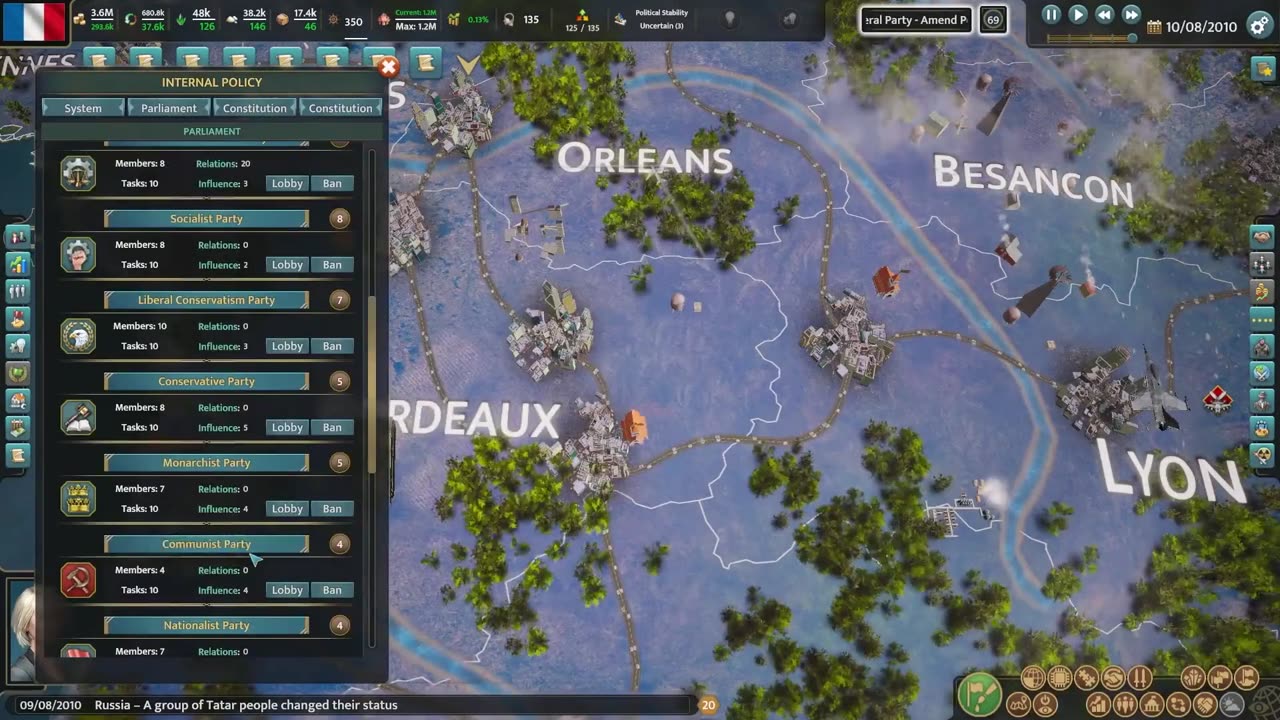Lobby the Conservative Party
This screenshot has width=1280, height=720.
click(287, 427)
